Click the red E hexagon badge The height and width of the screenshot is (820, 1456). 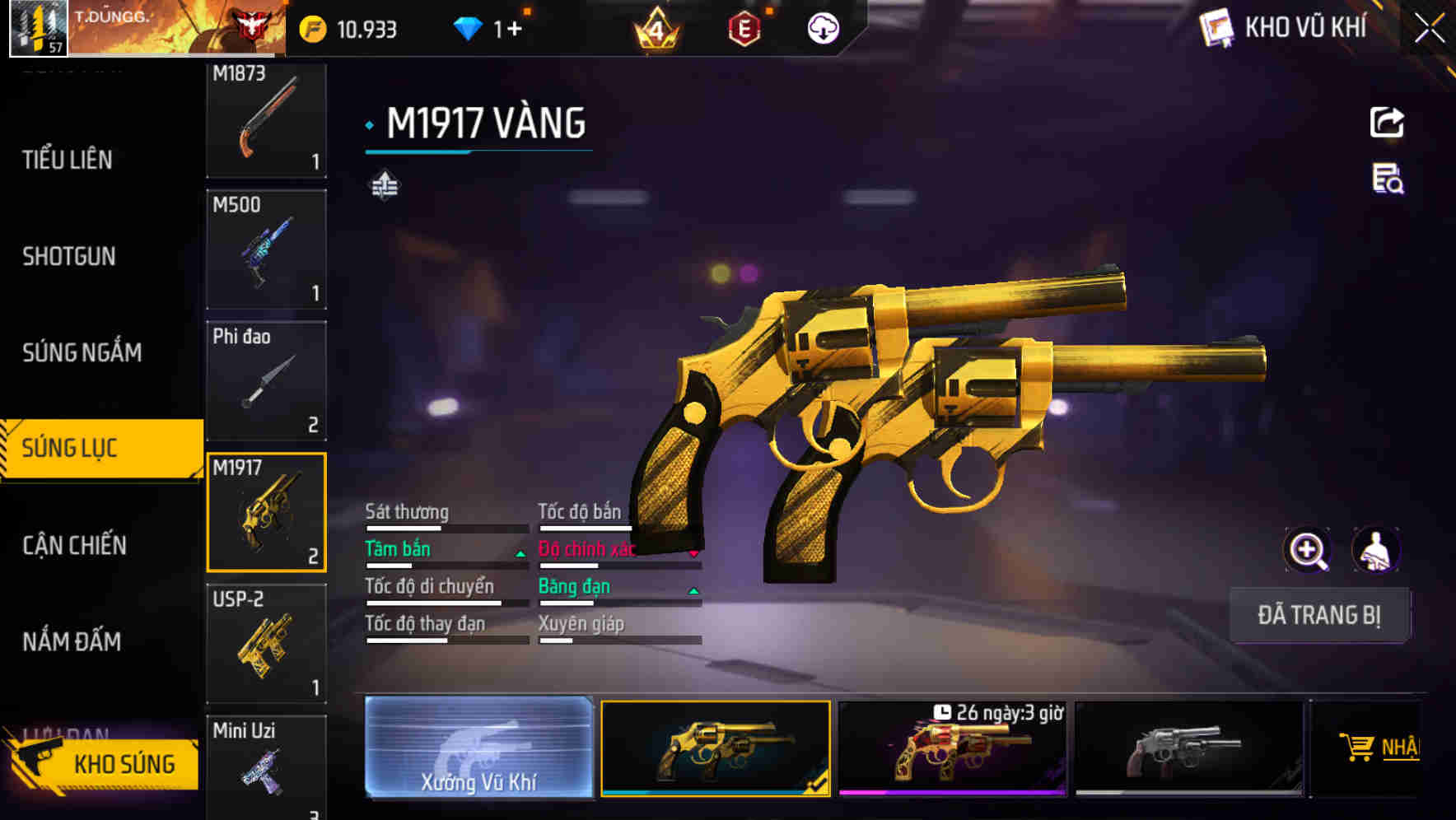(x=744, y=27)
